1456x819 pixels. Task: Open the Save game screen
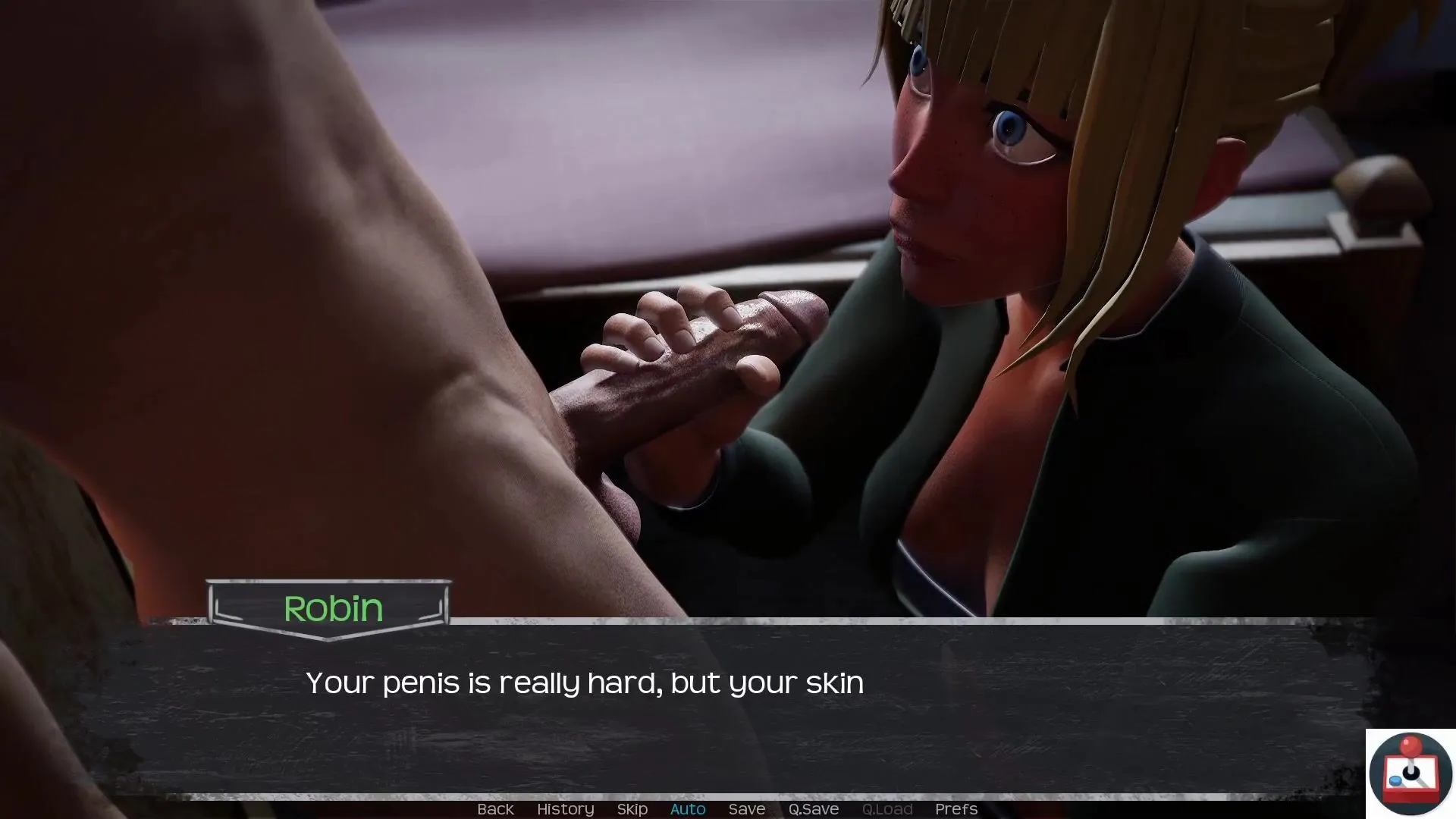[x=746, y=809]
